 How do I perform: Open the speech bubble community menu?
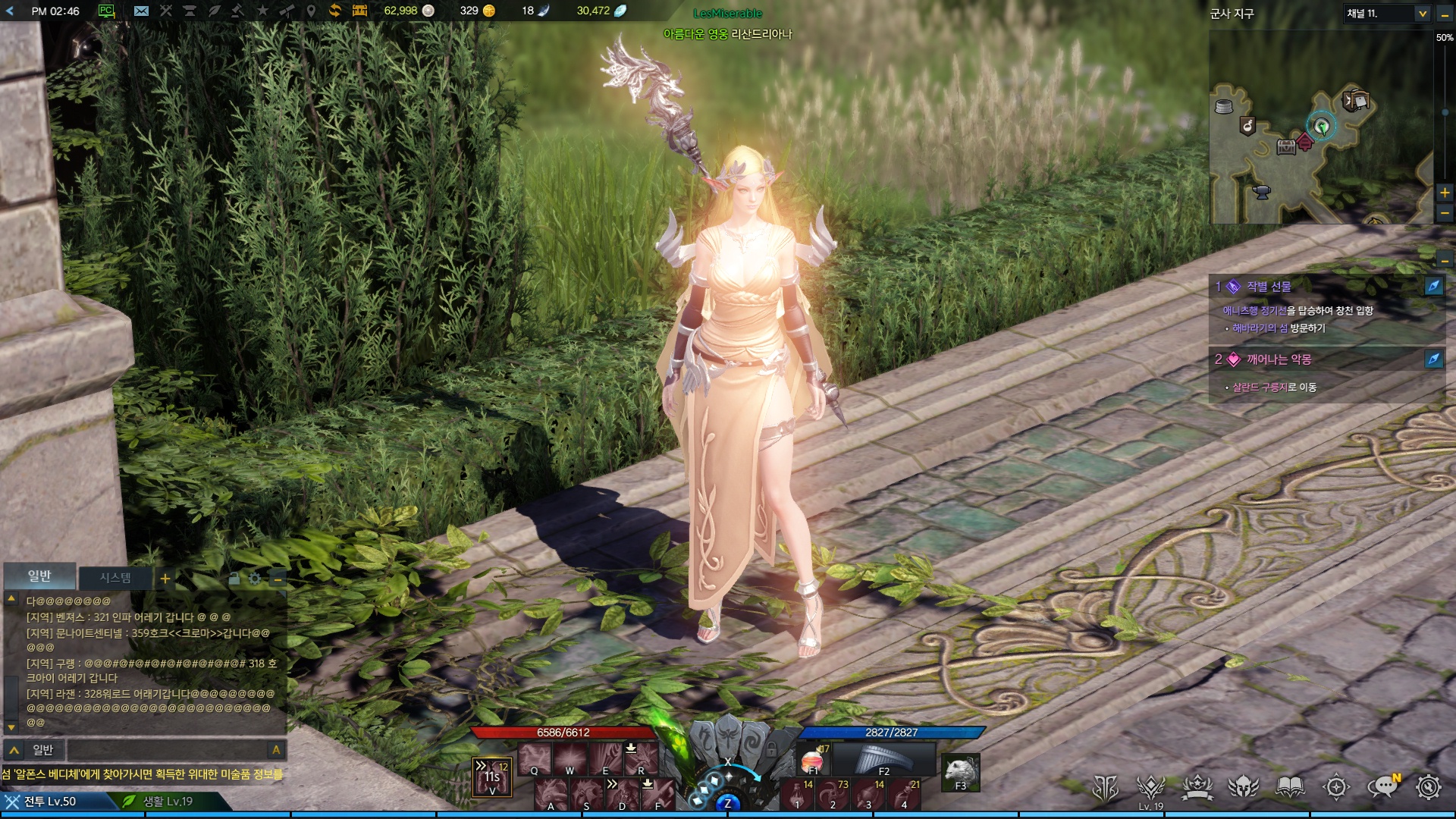[1382, 788]
